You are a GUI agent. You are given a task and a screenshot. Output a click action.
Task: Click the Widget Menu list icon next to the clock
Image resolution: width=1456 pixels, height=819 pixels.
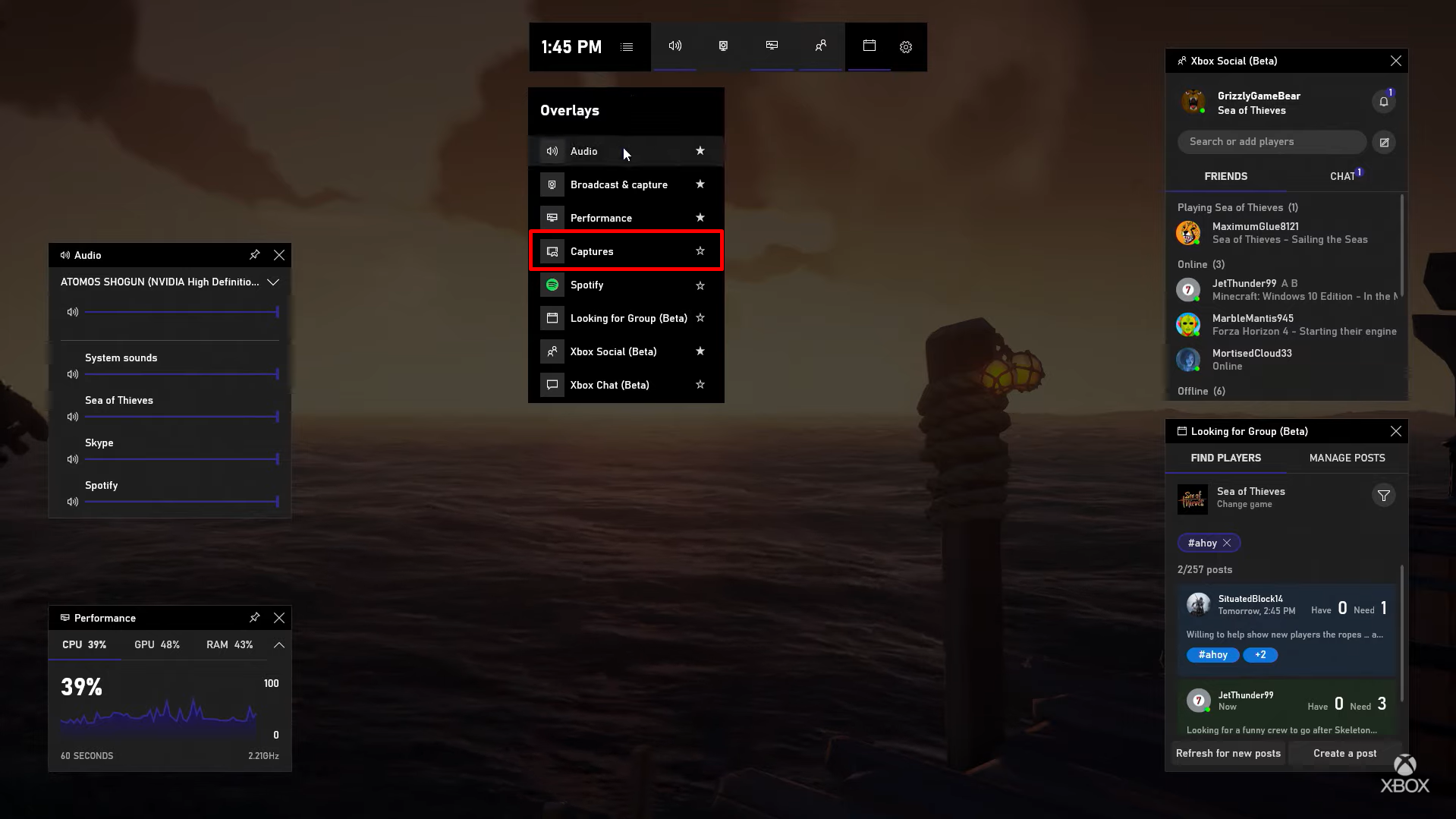pyautogui.click(x=626, y=46)
